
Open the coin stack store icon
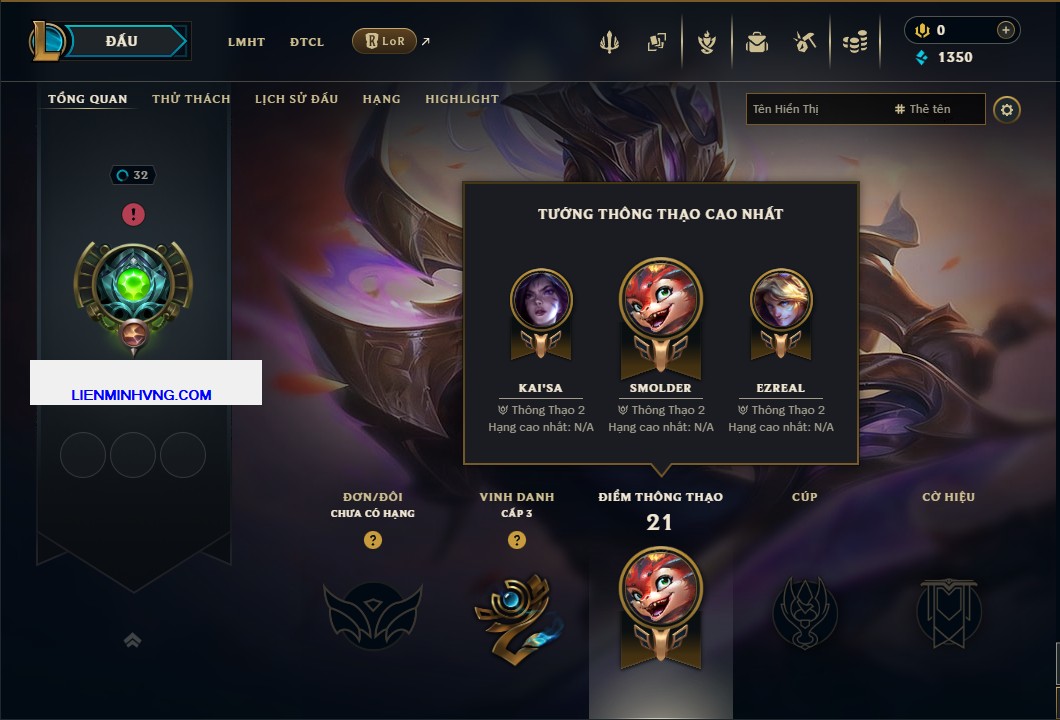[854, 42]
